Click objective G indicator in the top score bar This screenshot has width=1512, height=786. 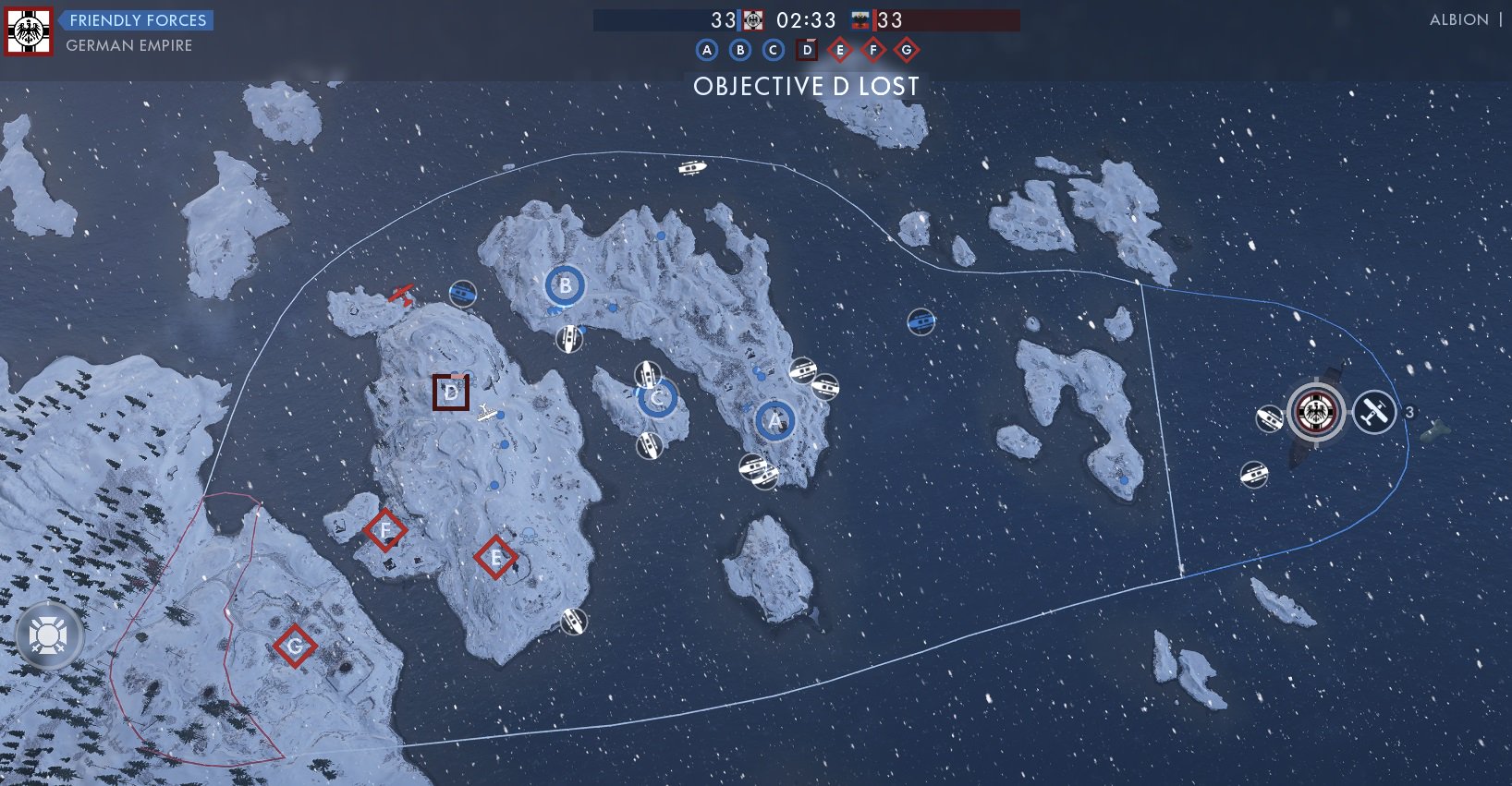click(x=907, y=50)
